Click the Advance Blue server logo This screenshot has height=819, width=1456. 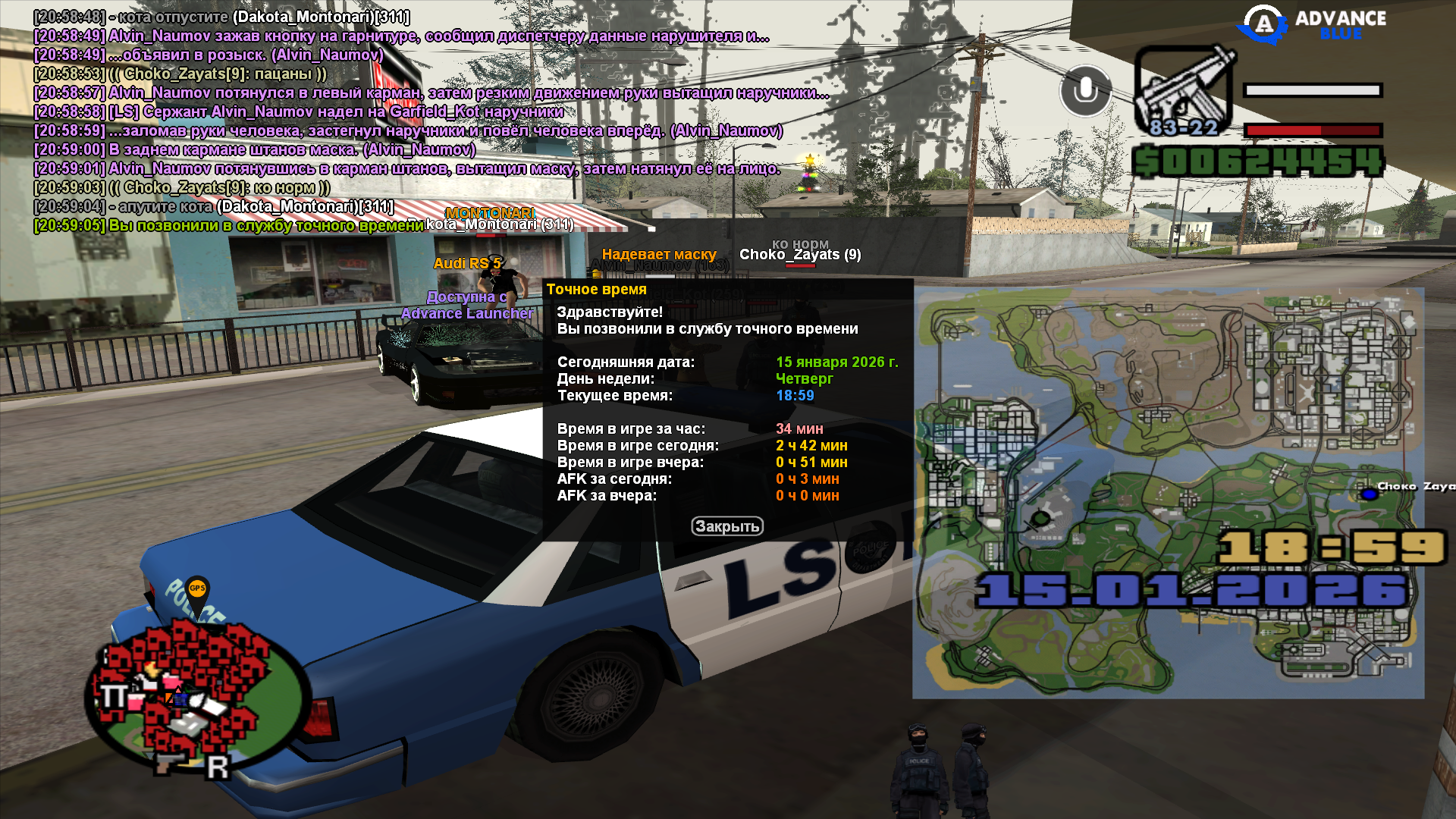tap(1313, 24)
